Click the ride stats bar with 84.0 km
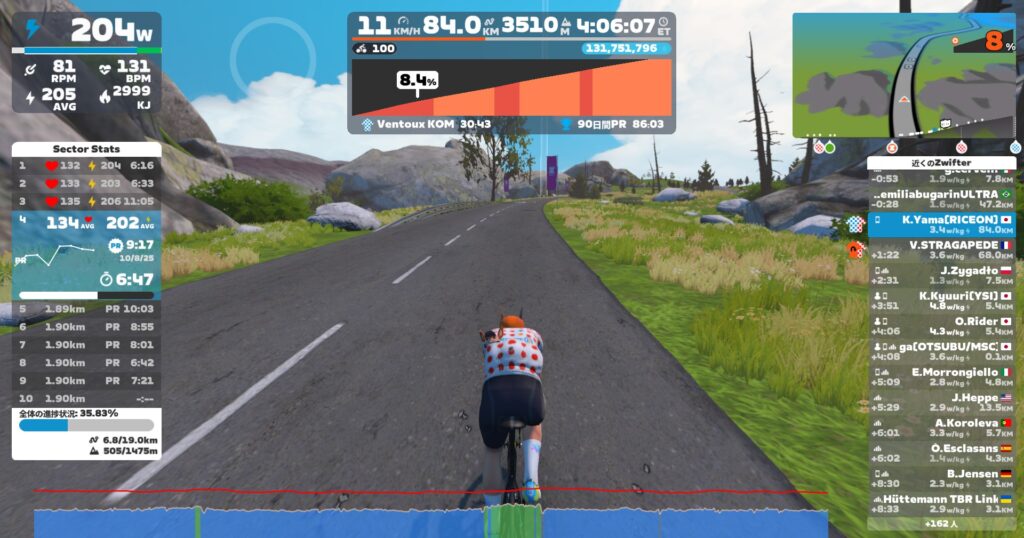The height and width of the screenshot is (538, 1024). [x=511, y=25]
